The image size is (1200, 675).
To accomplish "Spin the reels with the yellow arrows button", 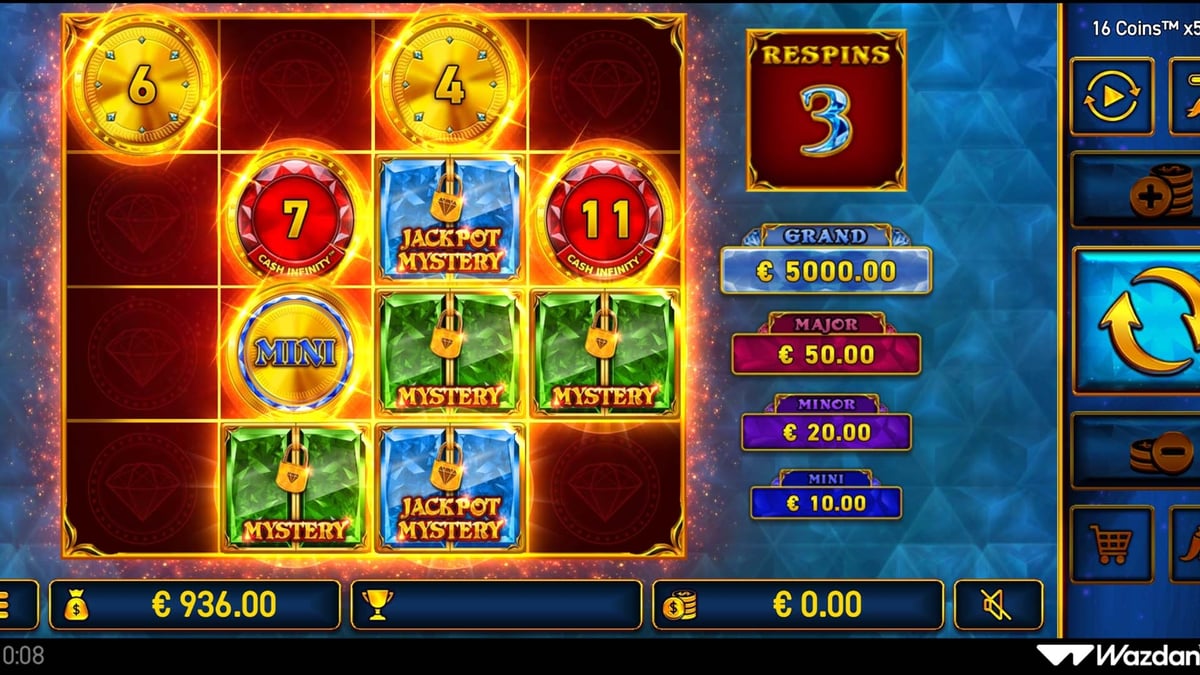I will (x=1140, y=320).
